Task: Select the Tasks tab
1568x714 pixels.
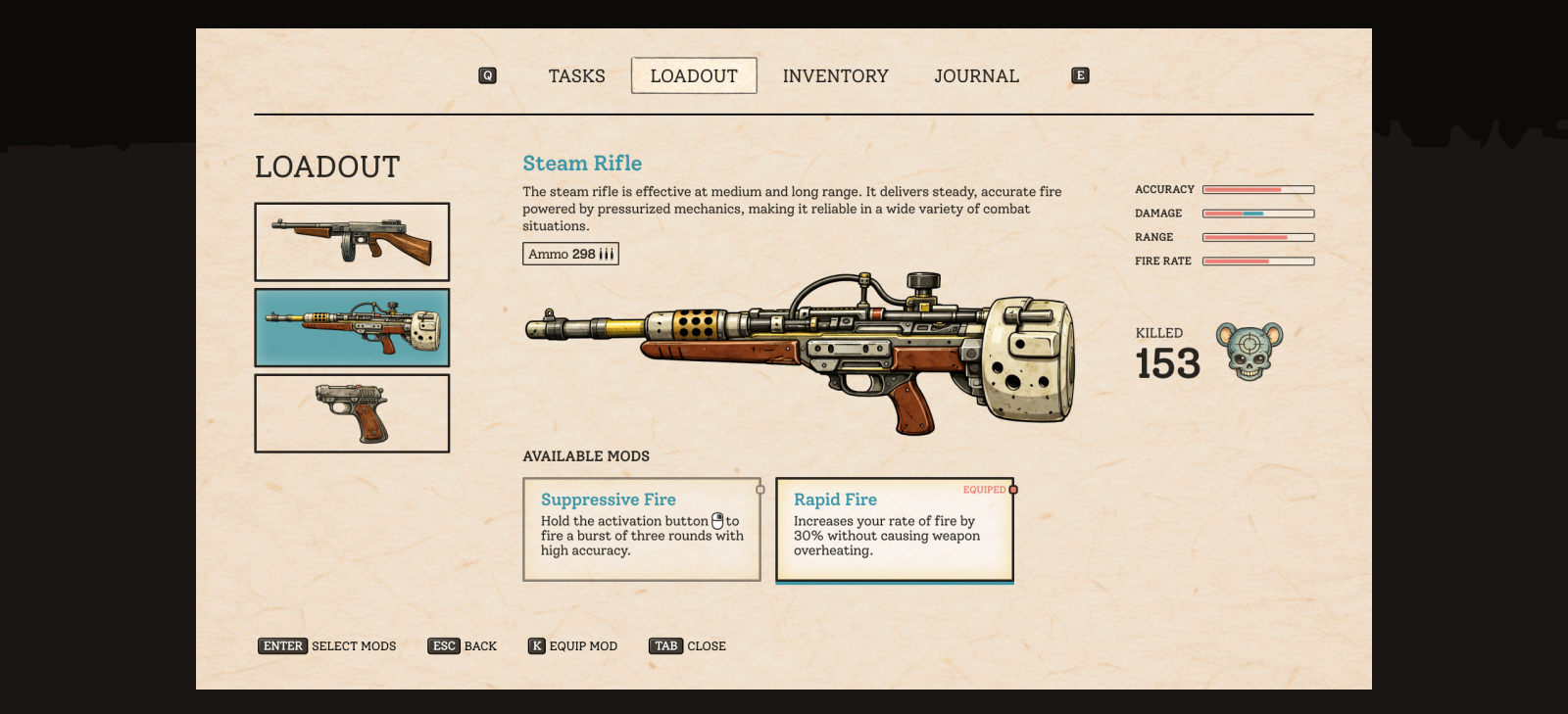Action: tap(576, 75)
